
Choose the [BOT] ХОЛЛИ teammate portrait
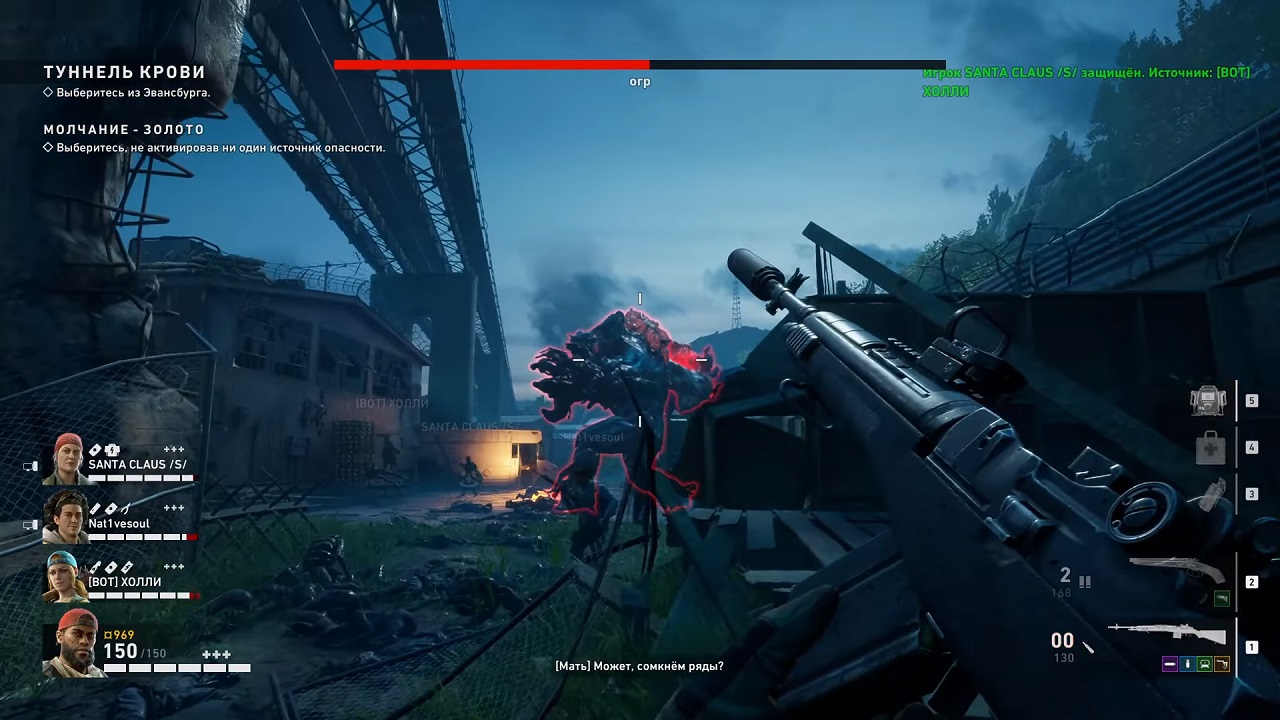pyautogui.click(x=66, y=577)
